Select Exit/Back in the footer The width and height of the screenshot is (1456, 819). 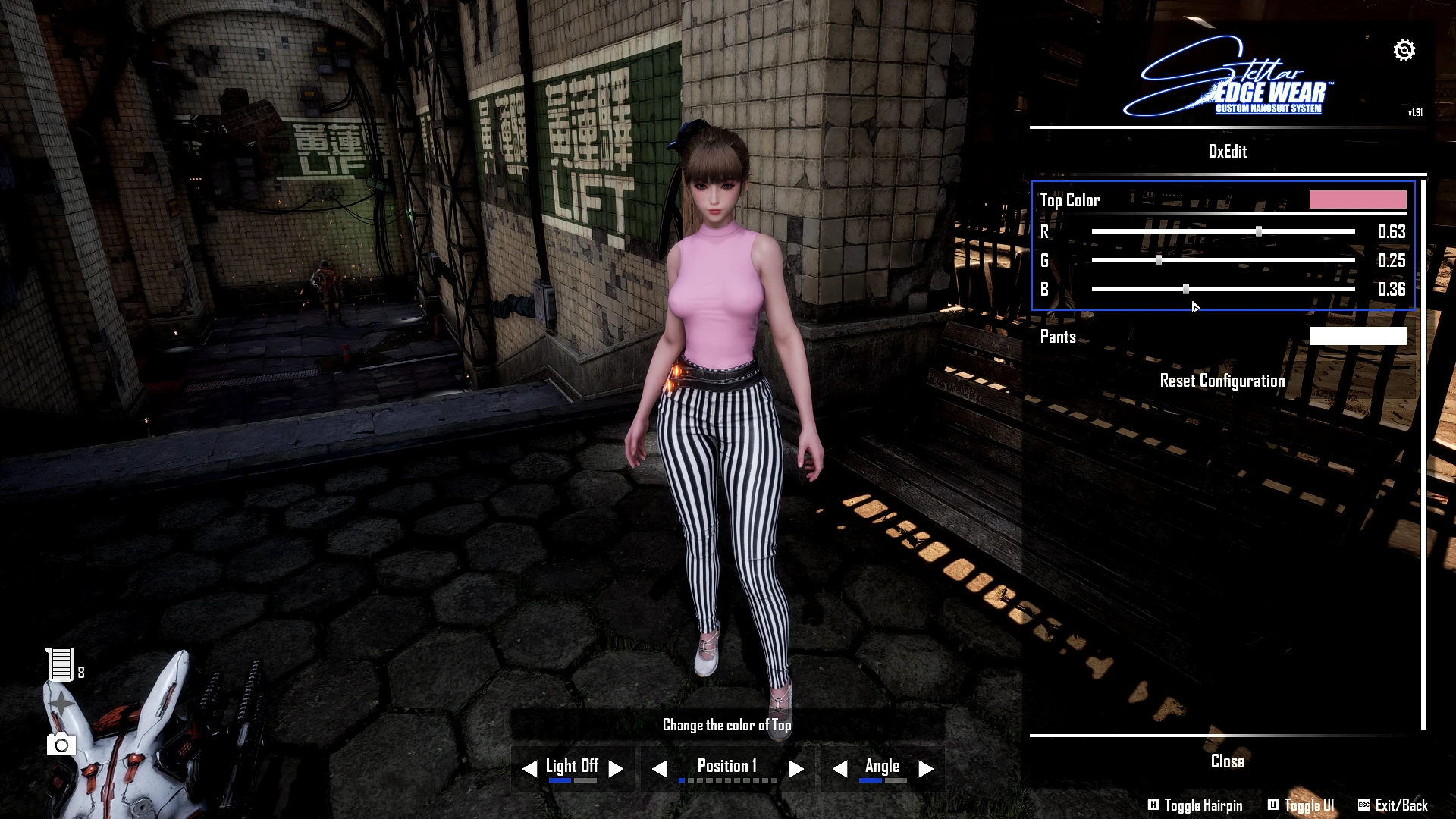coord(1393,805)
